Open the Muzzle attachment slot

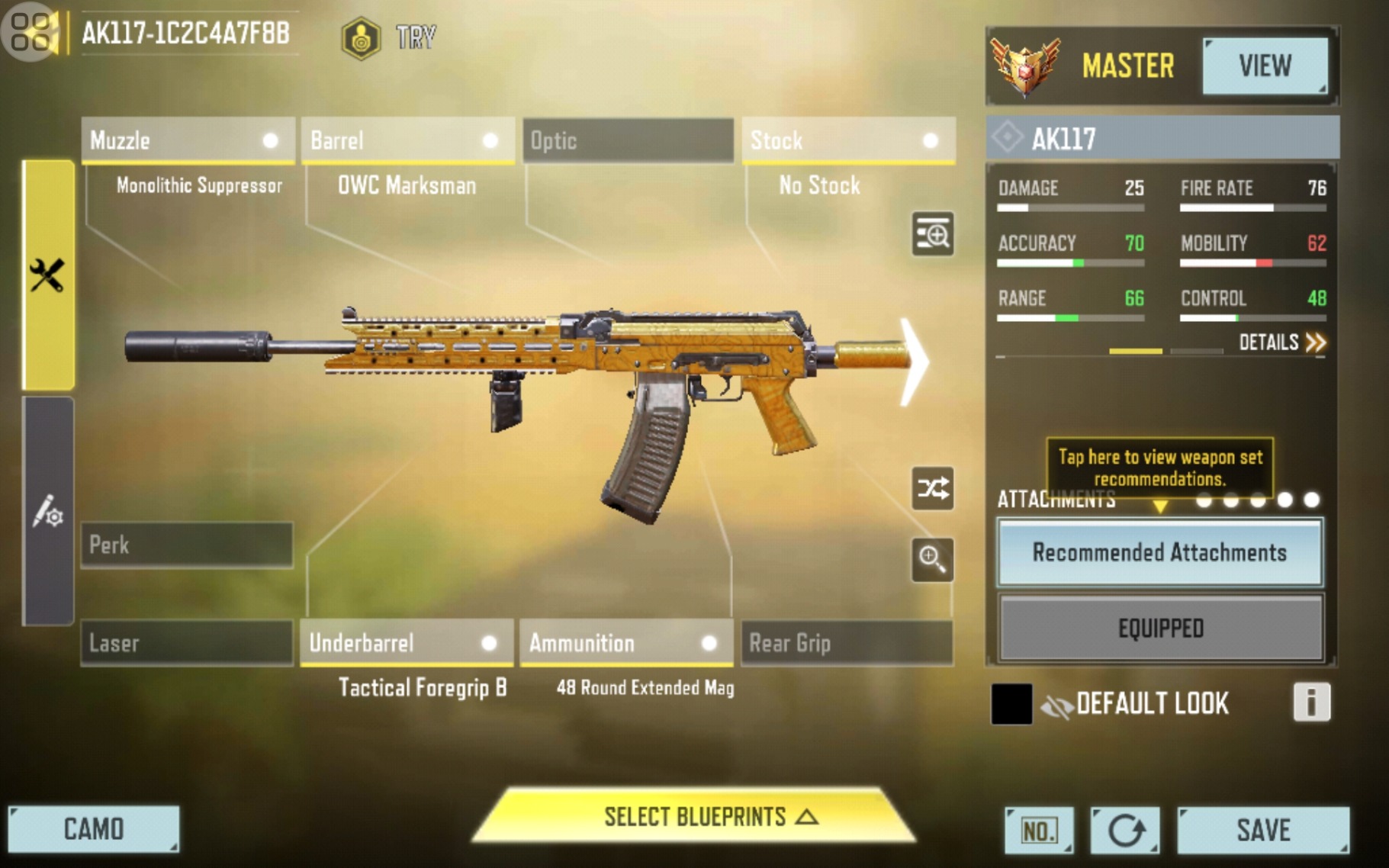coord(188,140)
